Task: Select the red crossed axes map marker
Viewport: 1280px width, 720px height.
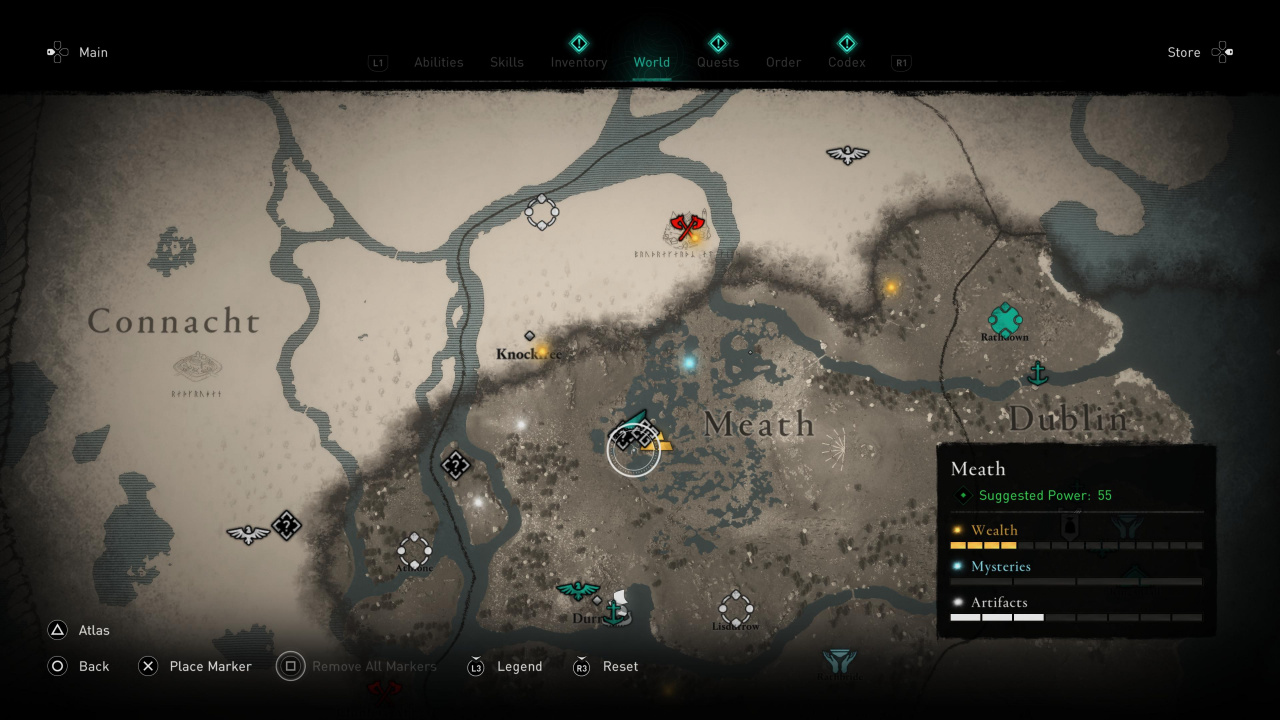Action: [x=687, y=227]
